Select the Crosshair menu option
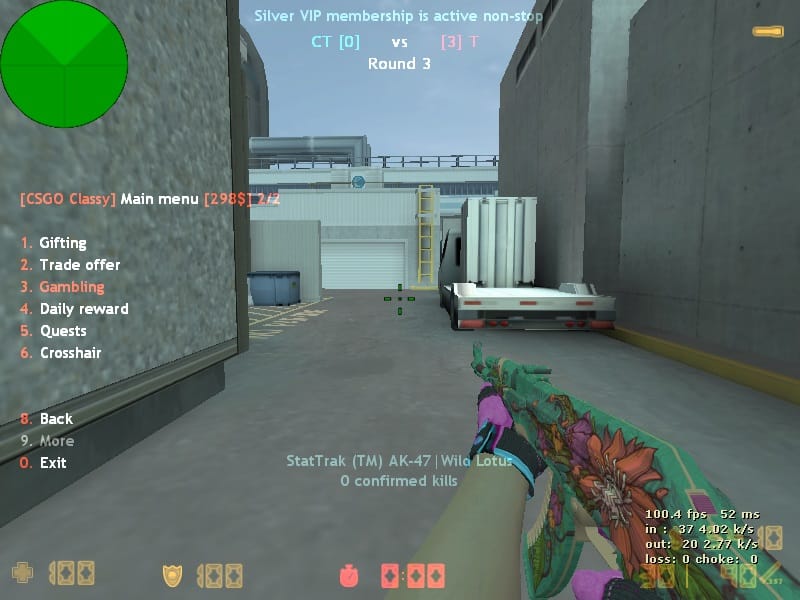This screenshot has width=800, height=600. (70, 353)
